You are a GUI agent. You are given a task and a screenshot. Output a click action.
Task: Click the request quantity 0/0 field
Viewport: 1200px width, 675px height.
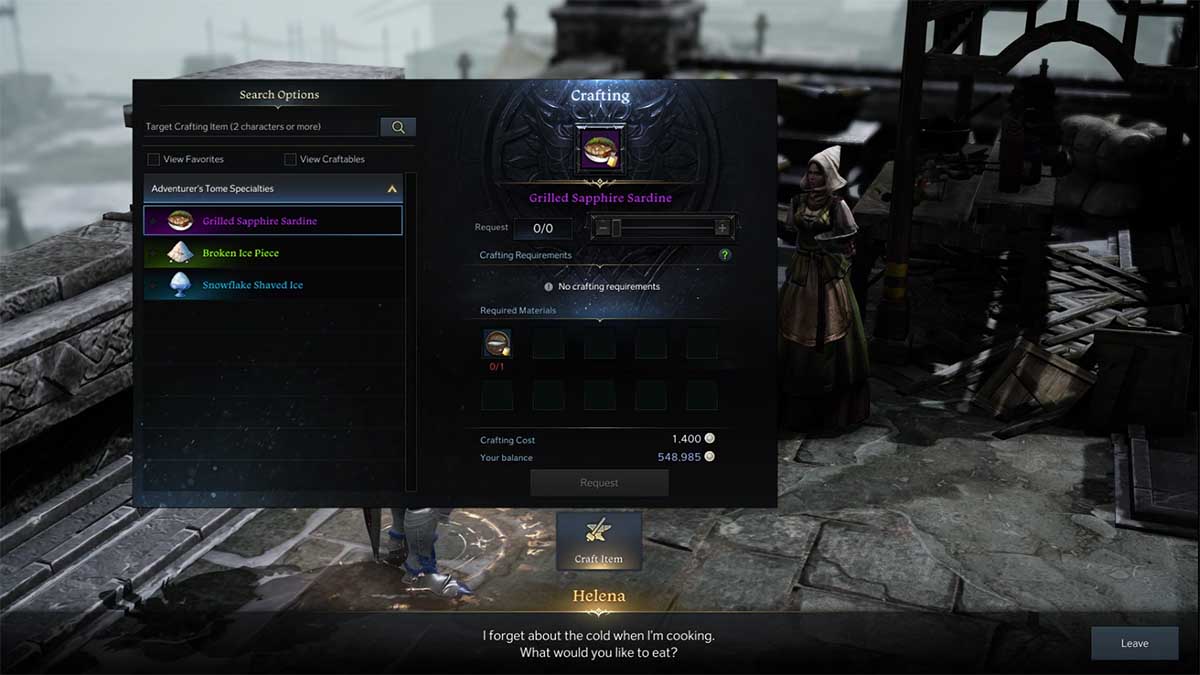pos(543,228)
